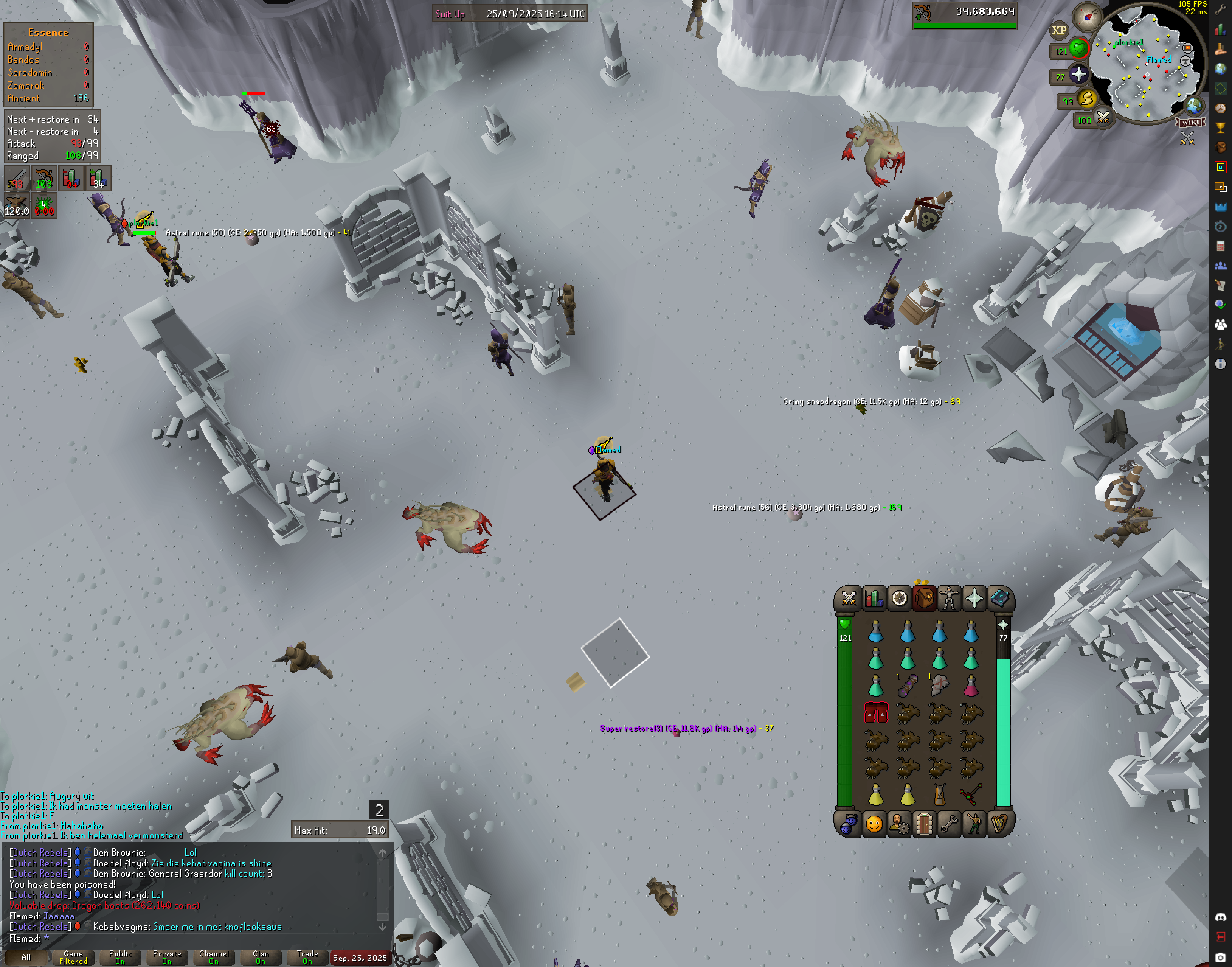Open the Wiki lookup banner
Image resolution: width=1232 pixels, height=967 pixels.
[1190, 122]
